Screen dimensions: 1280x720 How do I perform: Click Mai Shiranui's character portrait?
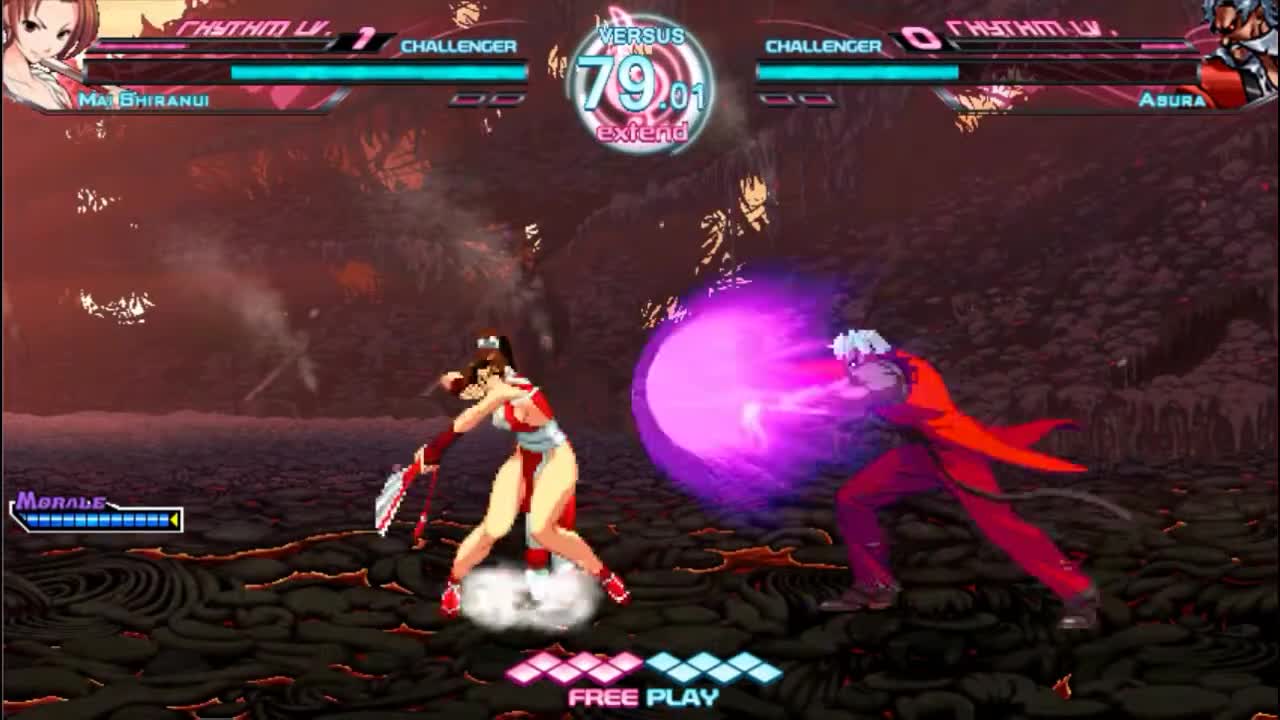coord(45,50)
